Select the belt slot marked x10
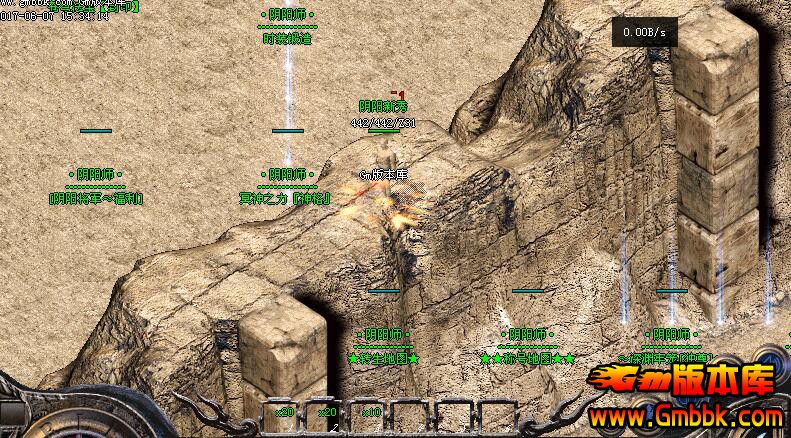This screenshot has width=791, height=438. pos(371,413)
